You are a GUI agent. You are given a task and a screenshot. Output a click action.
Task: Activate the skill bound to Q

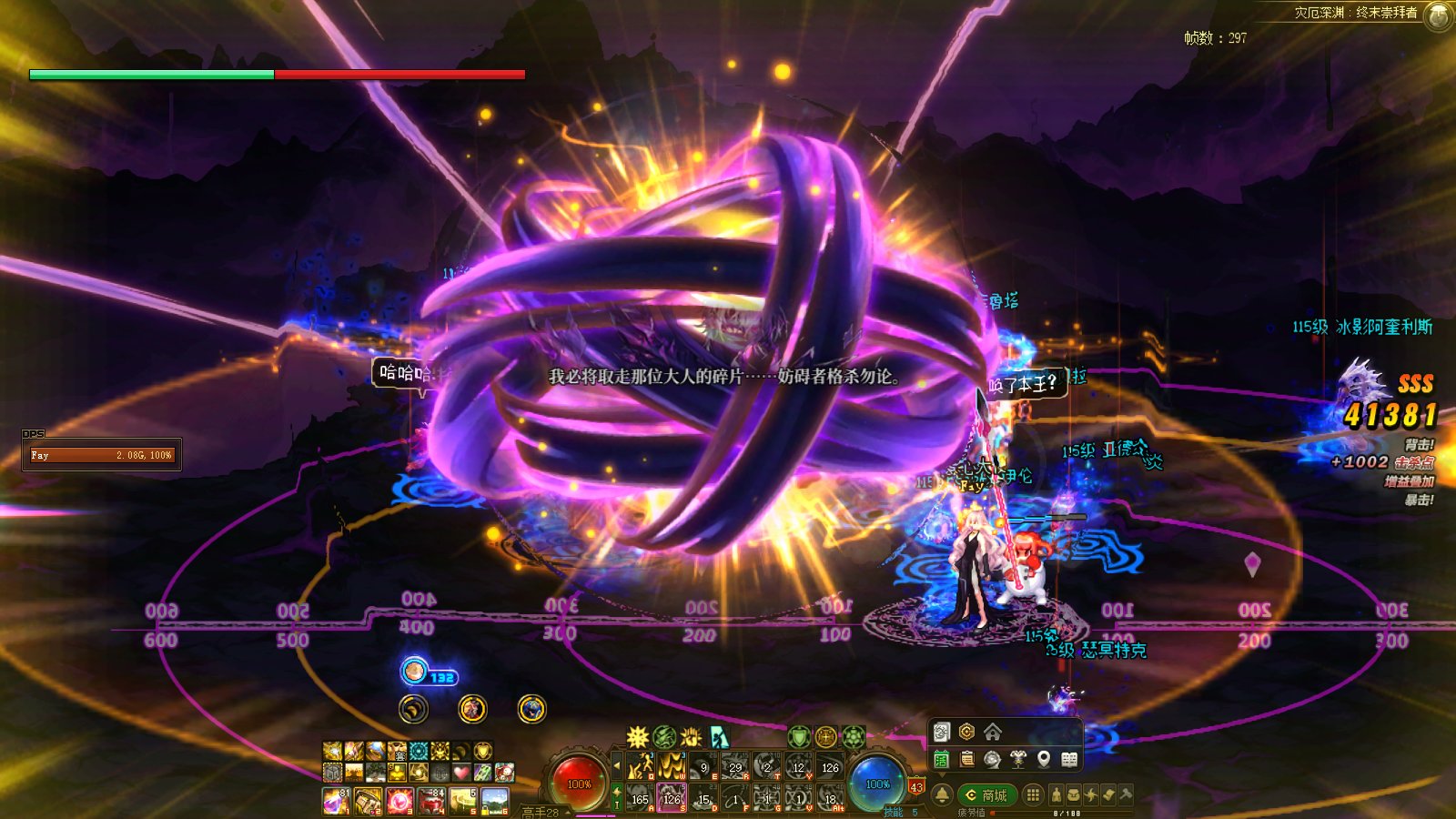coord(641,767)
